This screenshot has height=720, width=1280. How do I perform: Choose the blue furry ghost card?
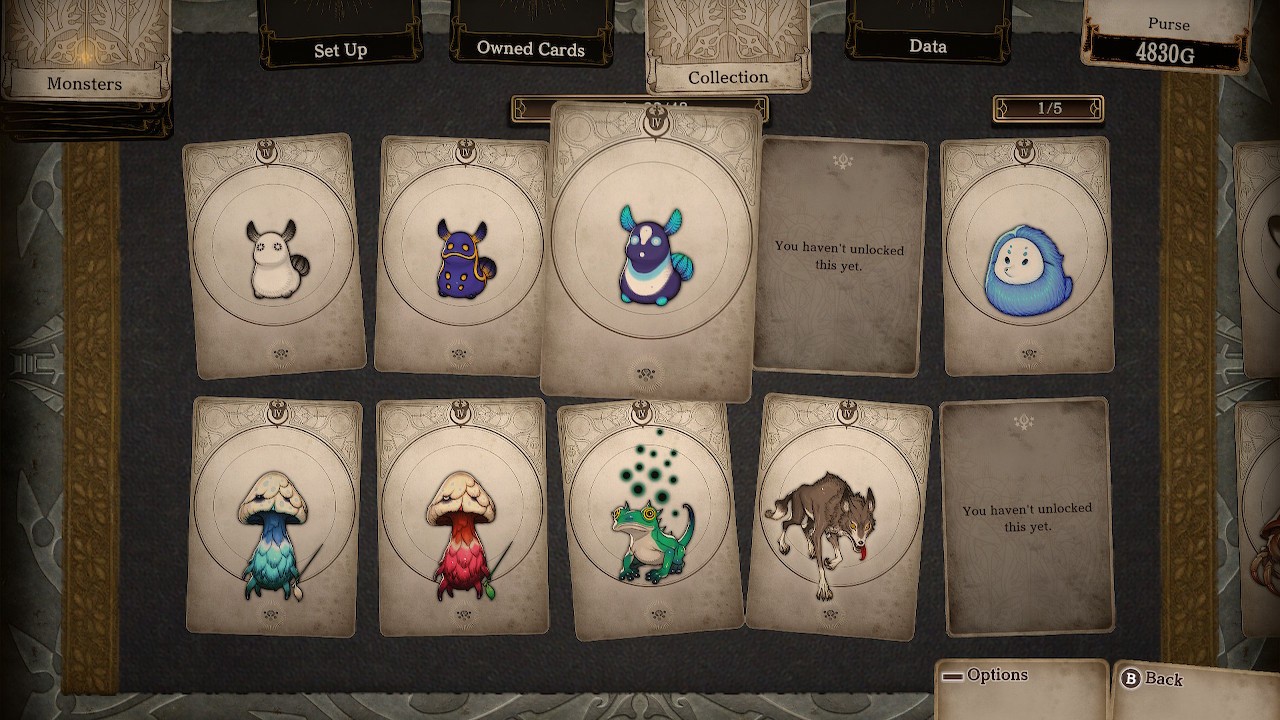(1027, 256)
